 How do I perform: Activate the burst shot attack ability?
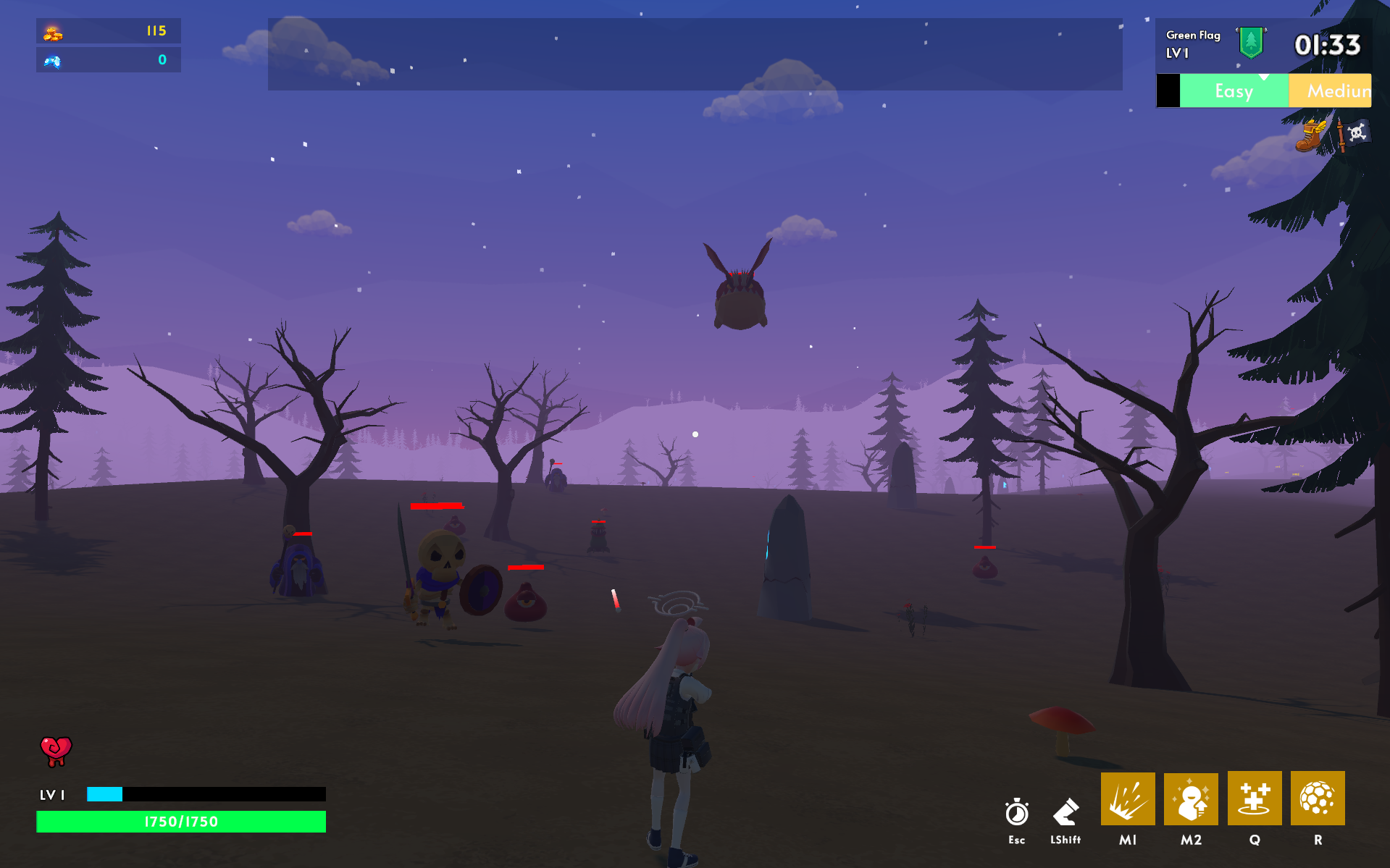click(x=1127, y=799)
